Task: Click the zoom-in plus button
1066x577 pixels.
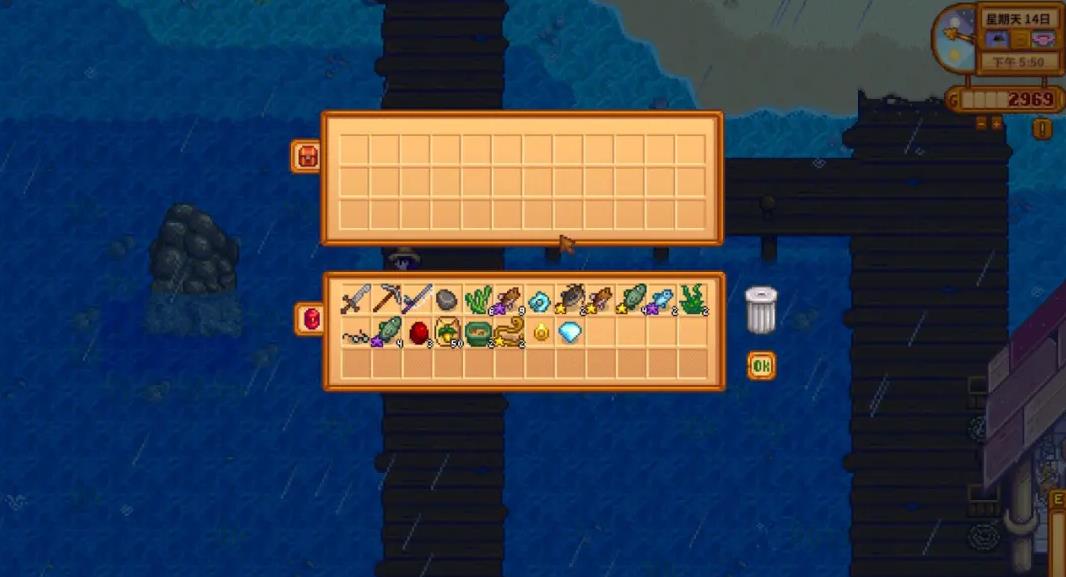Action: tap(996, 123)
